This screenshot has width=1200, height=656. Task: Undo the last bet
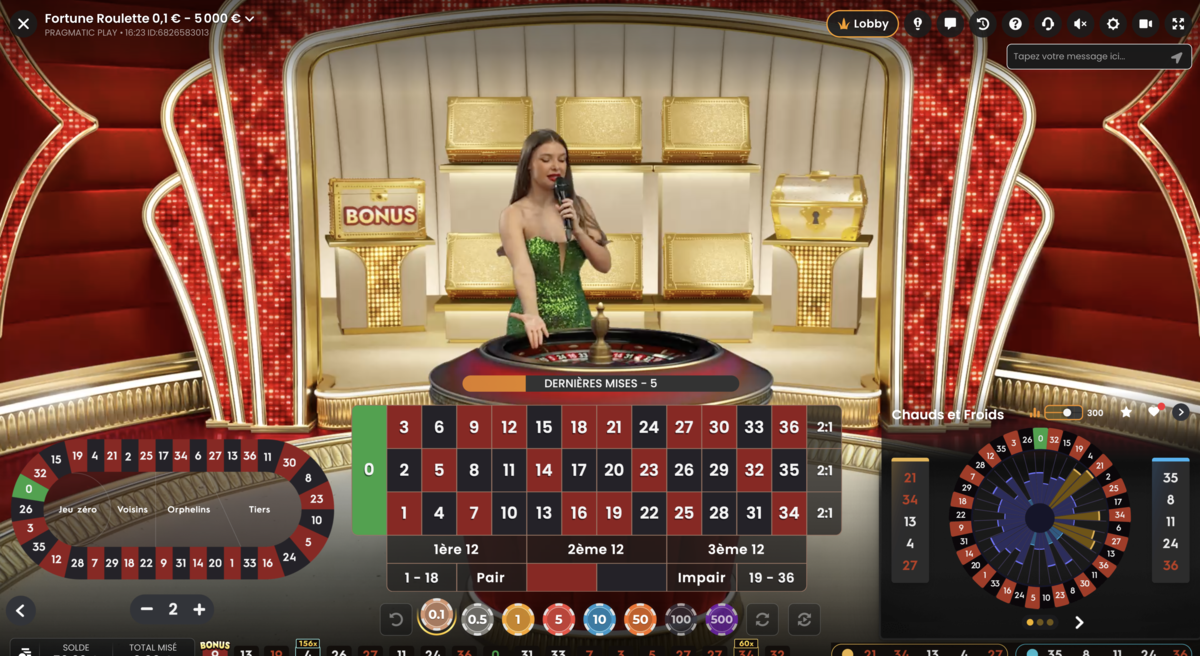pyautogui.click(x=396, y=620)
